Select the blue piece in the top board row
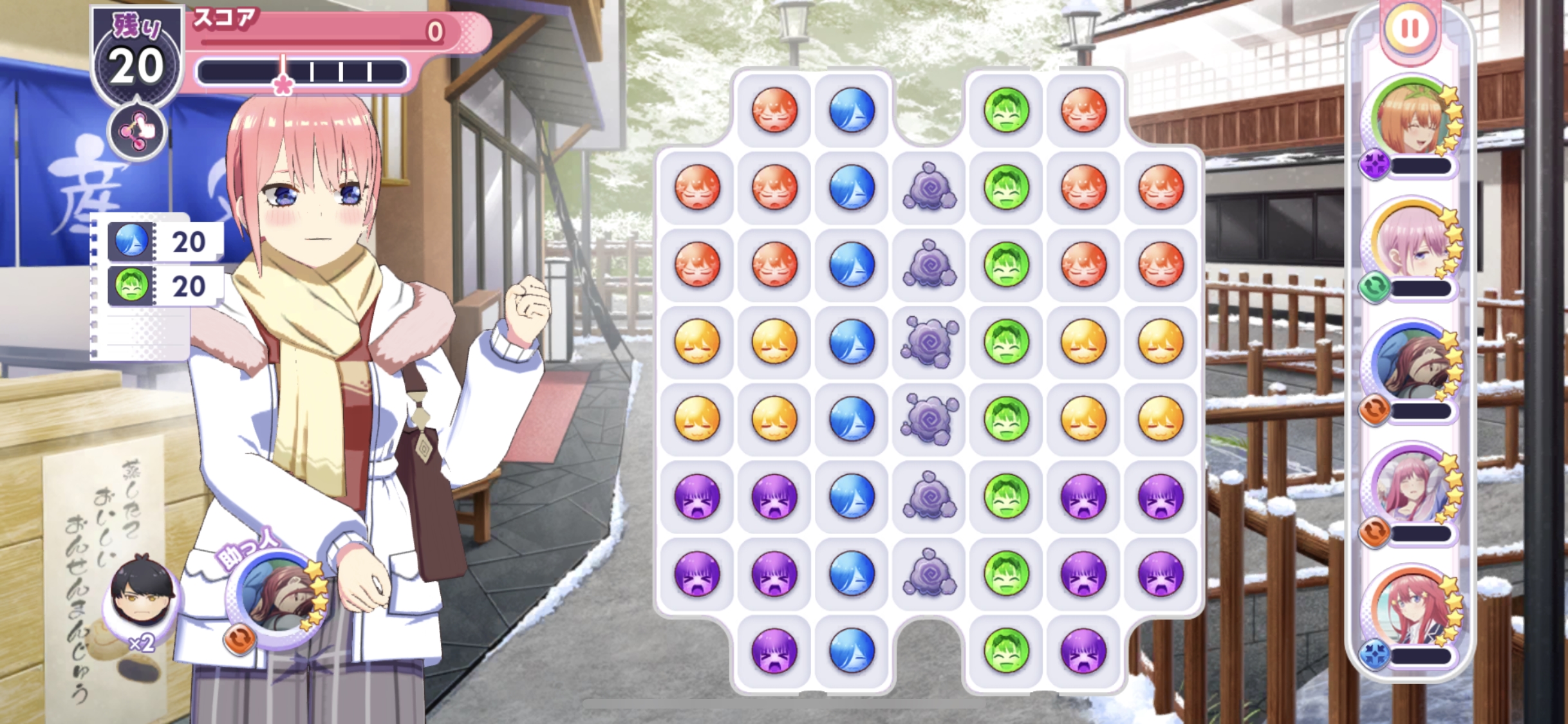Image resolution: width=1568 pixels, height=724 pixels. (x=852, y=110)
